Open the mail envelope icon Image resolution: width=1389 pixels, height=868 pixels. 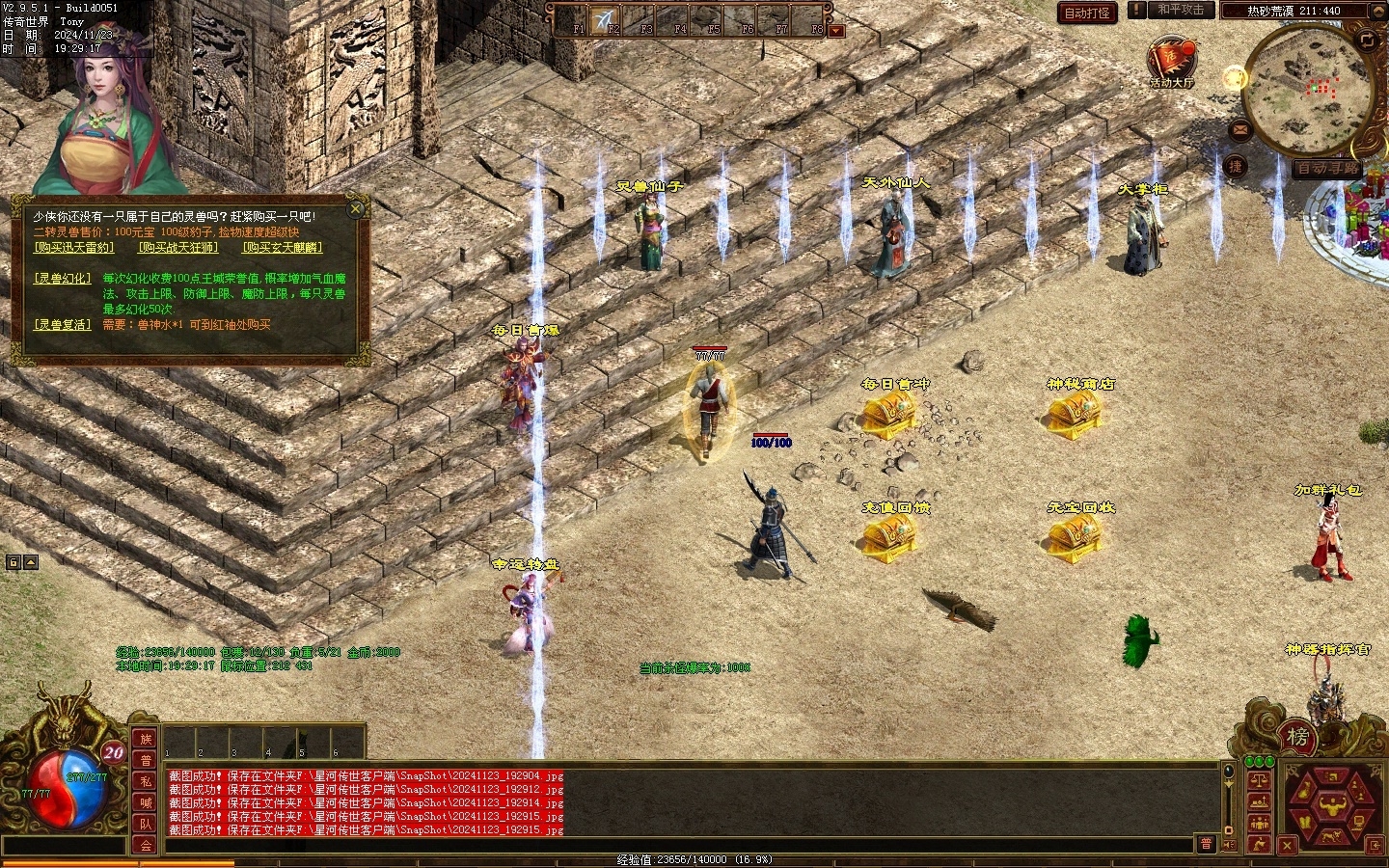pos(1239,130)
